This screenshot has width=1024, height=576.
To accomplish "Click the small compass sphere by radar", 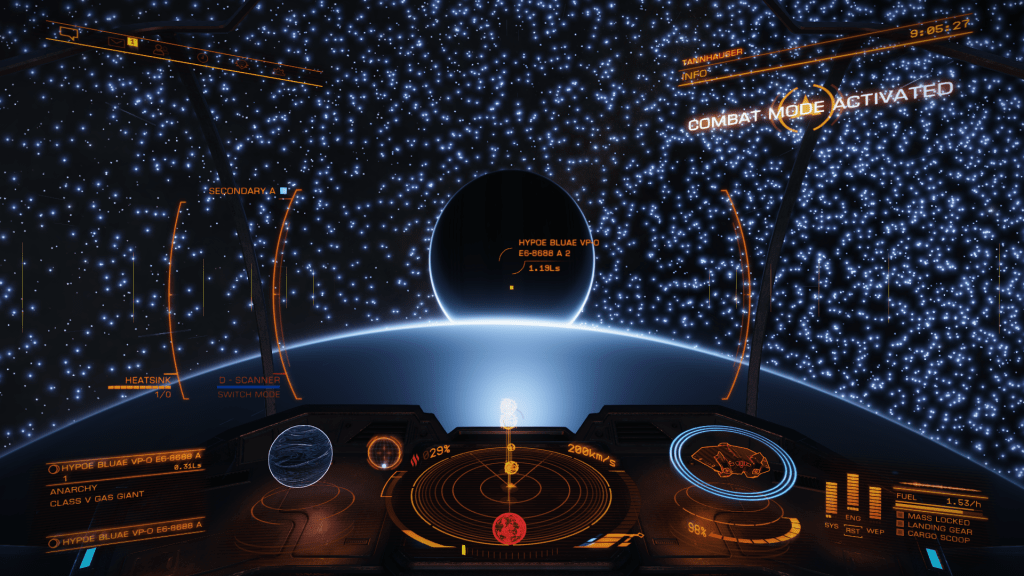I will (382, 451).
